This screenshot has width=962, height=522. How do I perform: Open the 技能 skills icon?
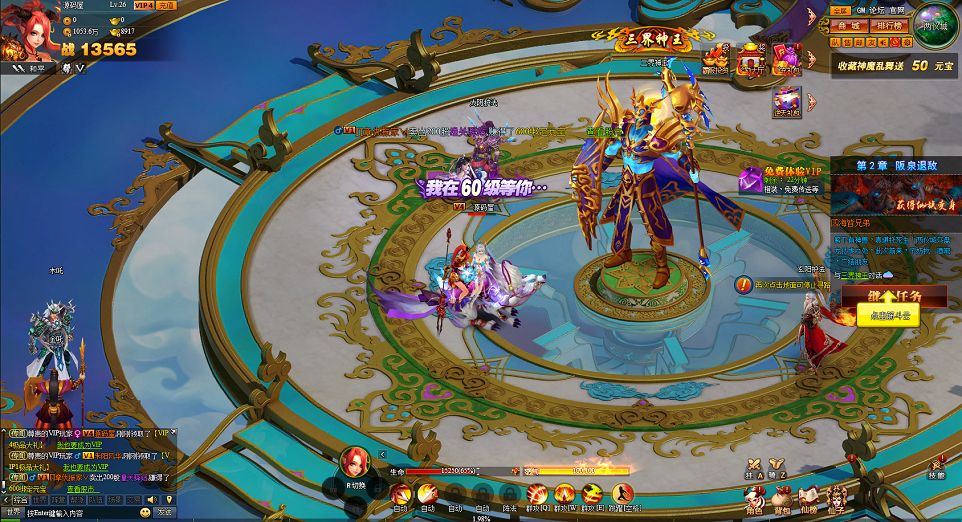pos(936,466)
